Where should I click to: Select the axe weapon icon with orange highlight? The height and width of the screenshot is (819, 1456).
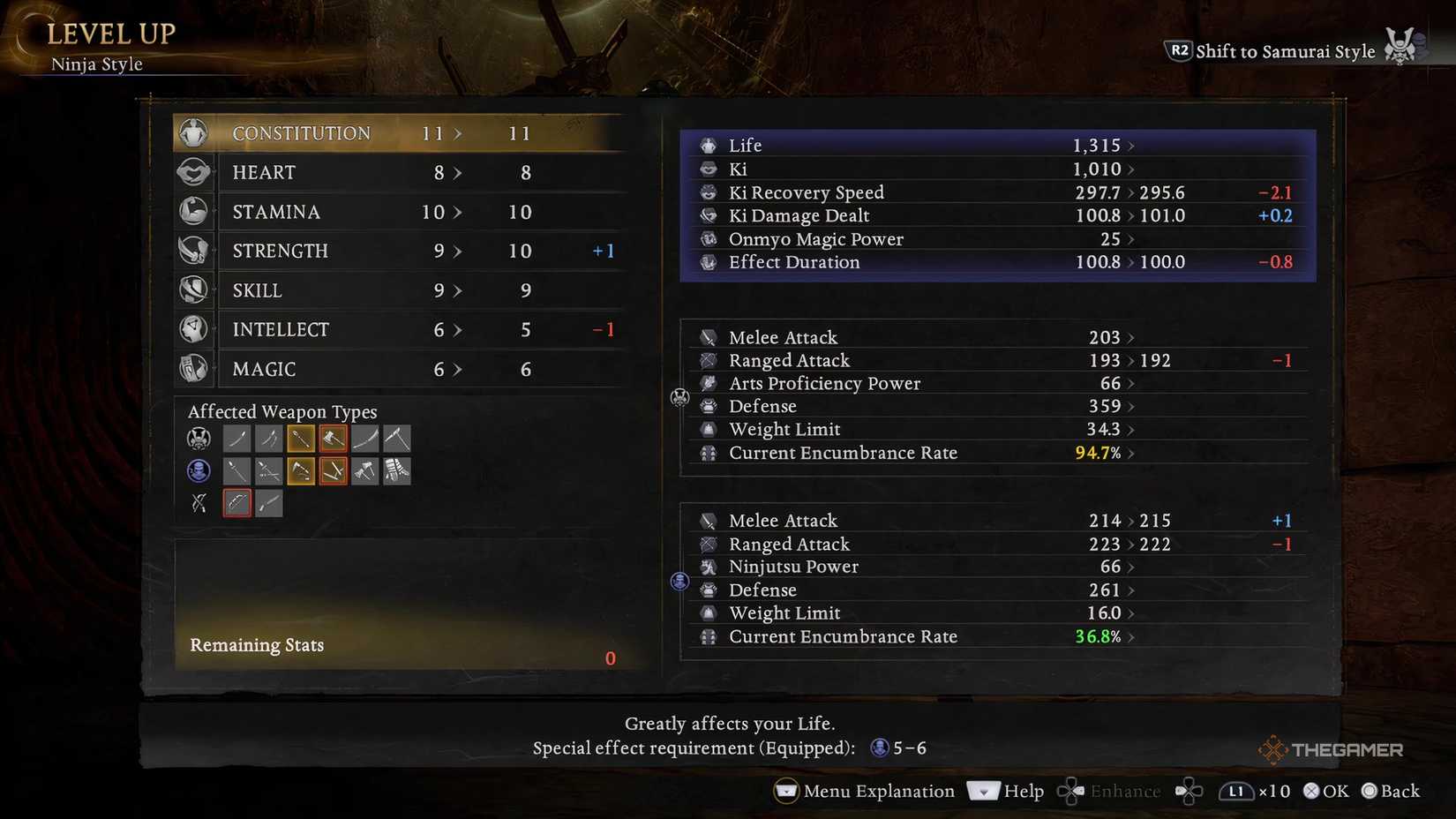[x=333, y=439]
